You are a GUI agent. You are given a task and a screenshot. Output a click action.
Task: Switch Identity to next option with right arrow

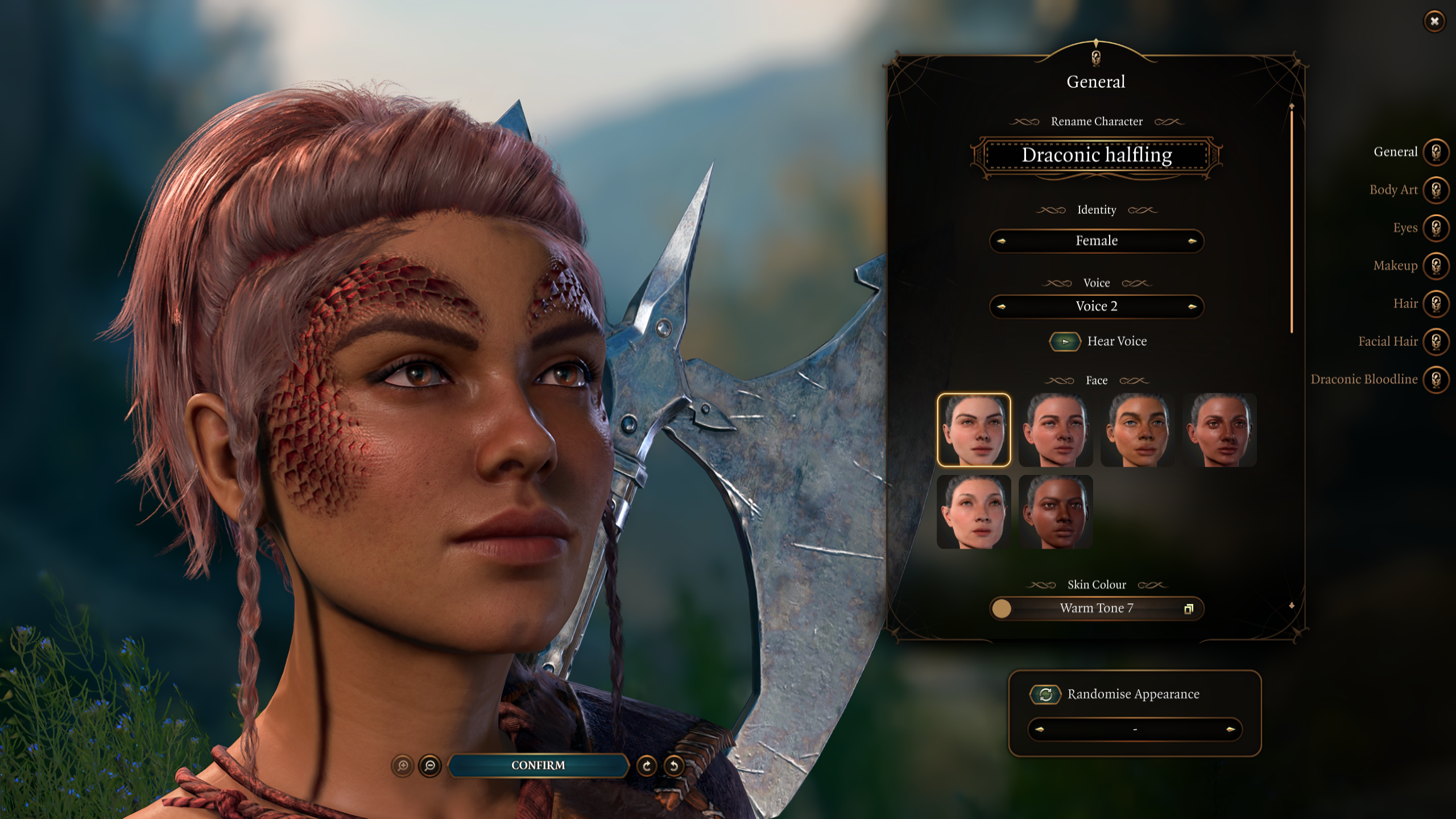click(1192, 241)
